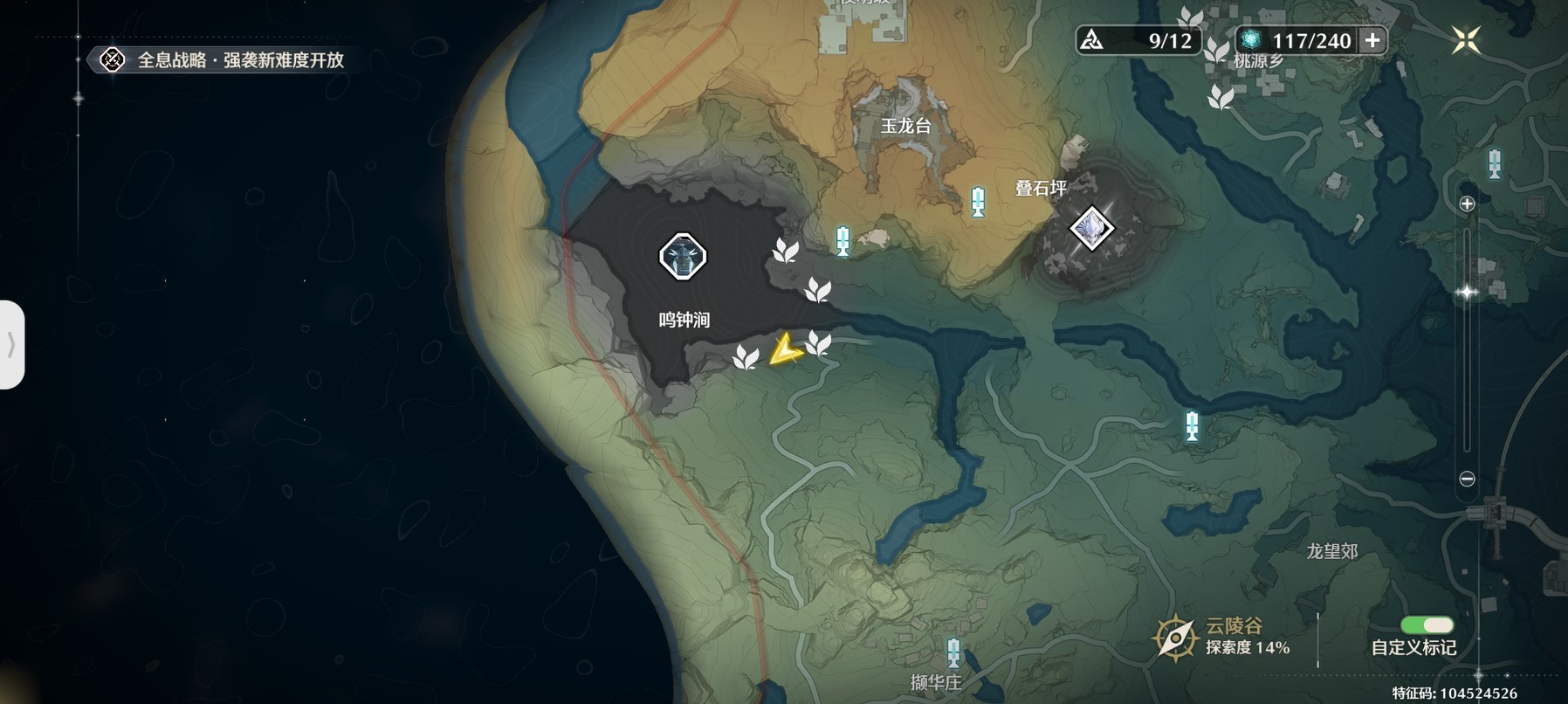Select the beacon marker below 玉龙台

[x=979, y=202]
